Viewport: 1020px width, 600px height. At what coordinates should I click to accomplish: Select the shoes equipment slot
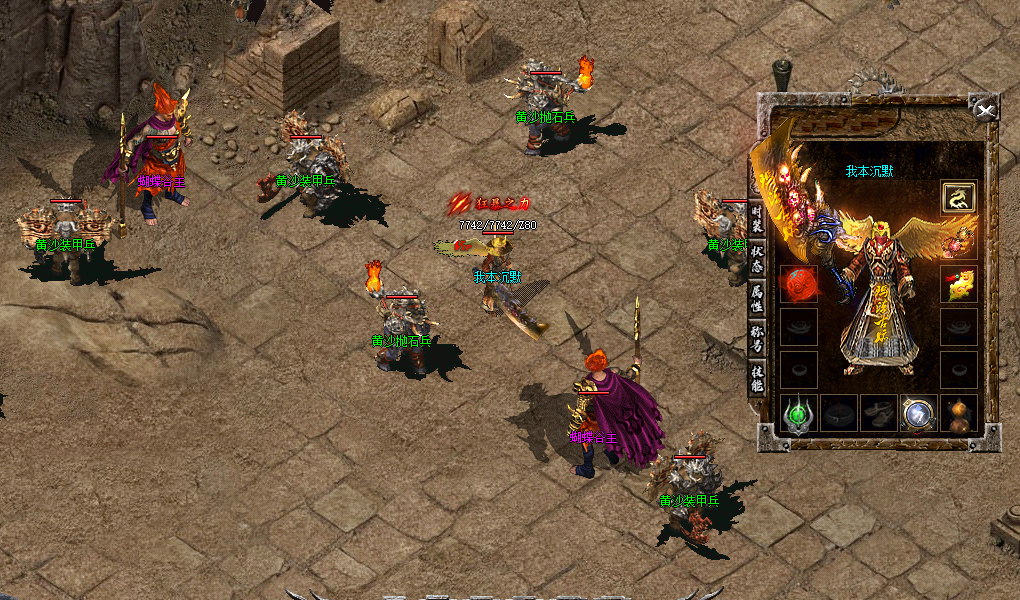[878, 413]
